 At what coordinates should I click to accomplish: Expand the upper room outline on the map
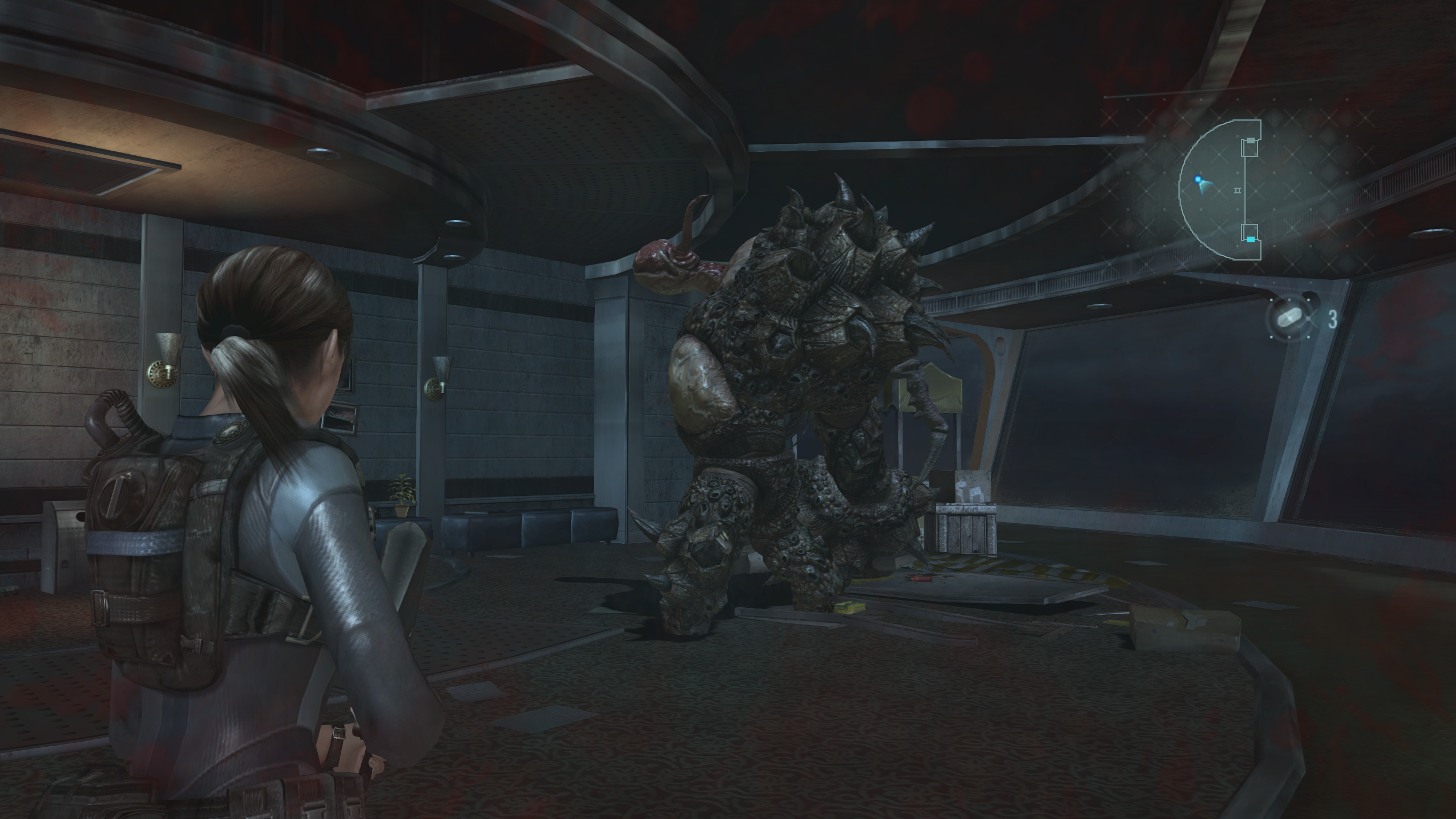point(1250,148)
